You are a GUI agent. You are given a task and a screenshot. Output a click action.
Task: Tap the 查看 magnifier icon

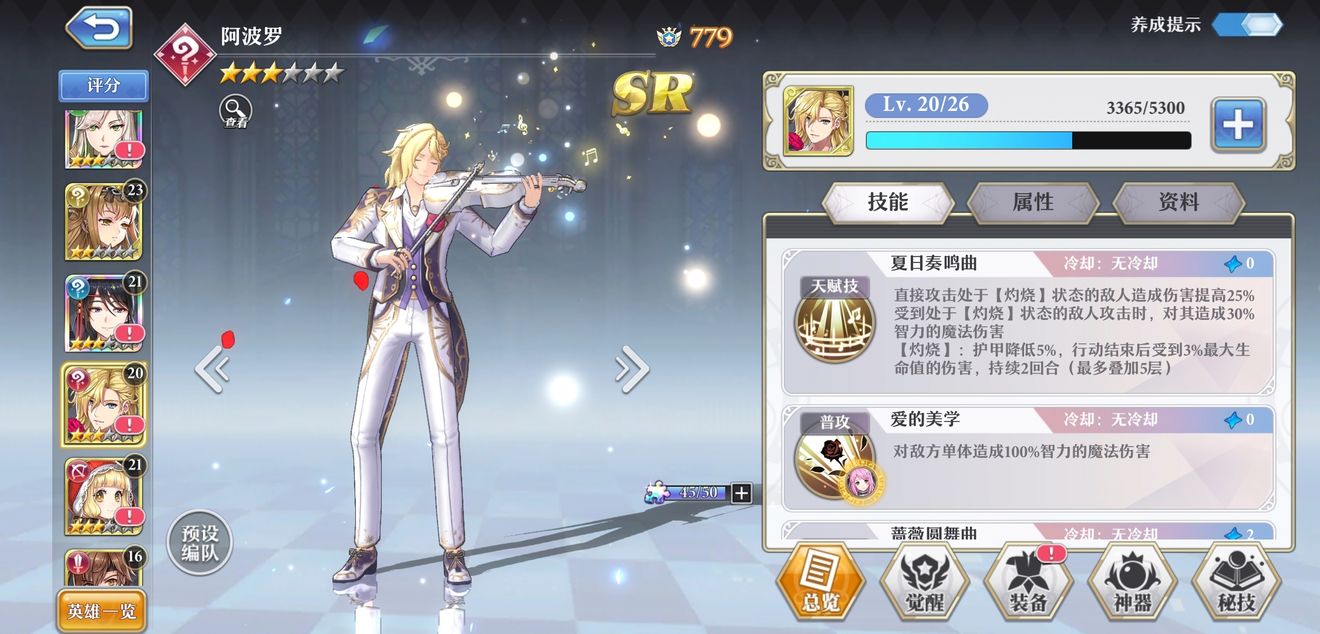(x=236, y=111)
